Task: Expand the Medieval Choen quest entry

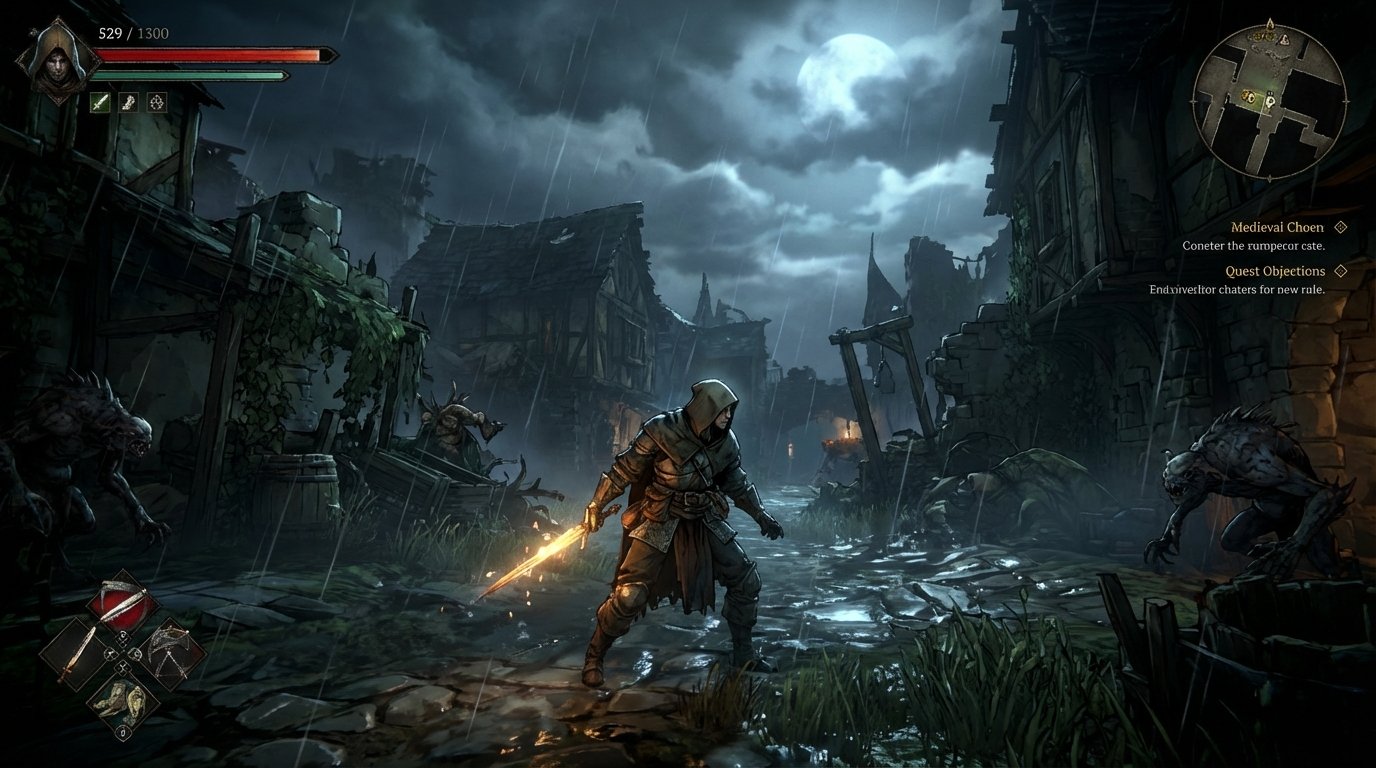Action: point(1341,226)
